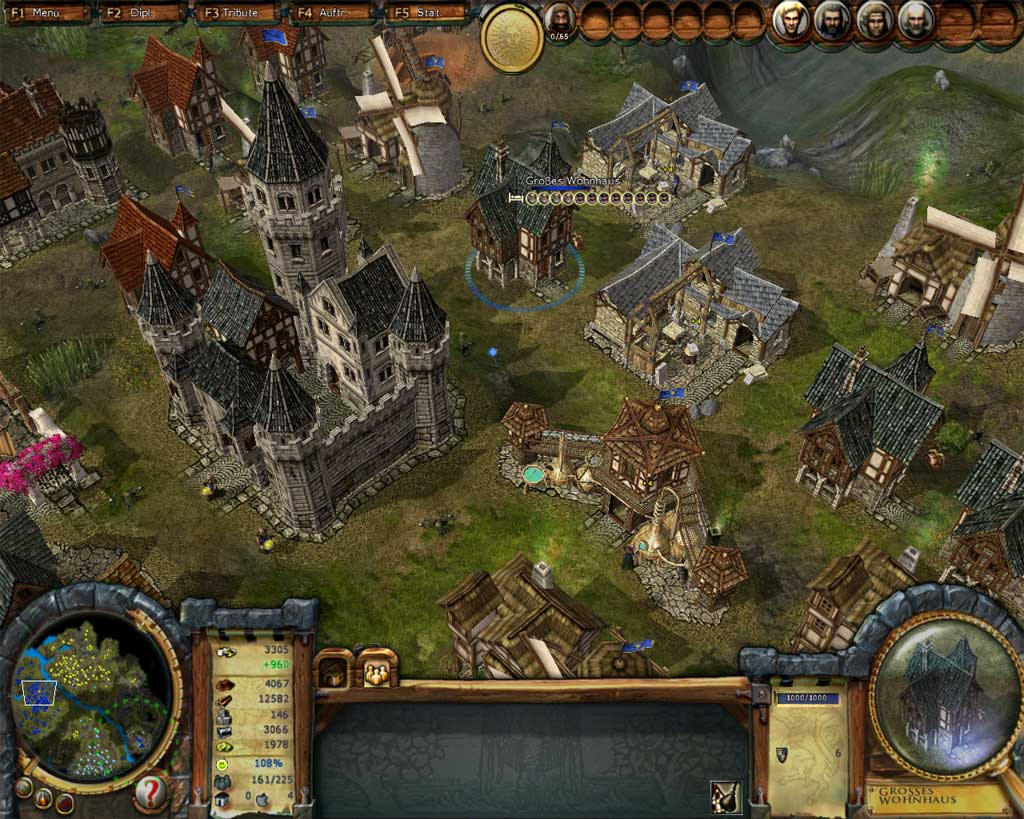Open the F2 Dipl. diplomacy screen
Screen dimensions: 1024x819
142,13
